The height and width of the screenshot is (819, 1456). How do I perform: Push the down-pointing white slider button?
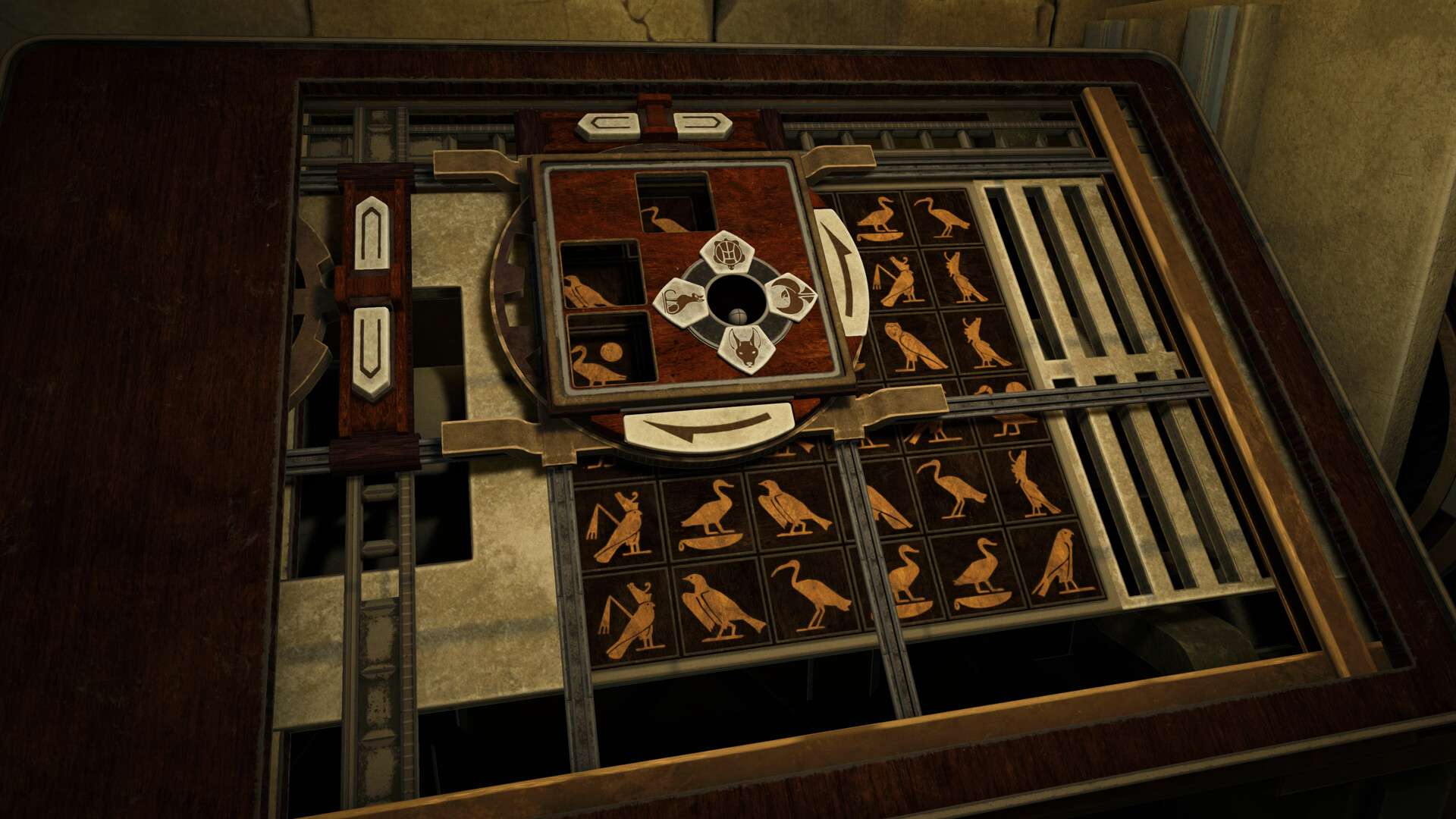371,352
